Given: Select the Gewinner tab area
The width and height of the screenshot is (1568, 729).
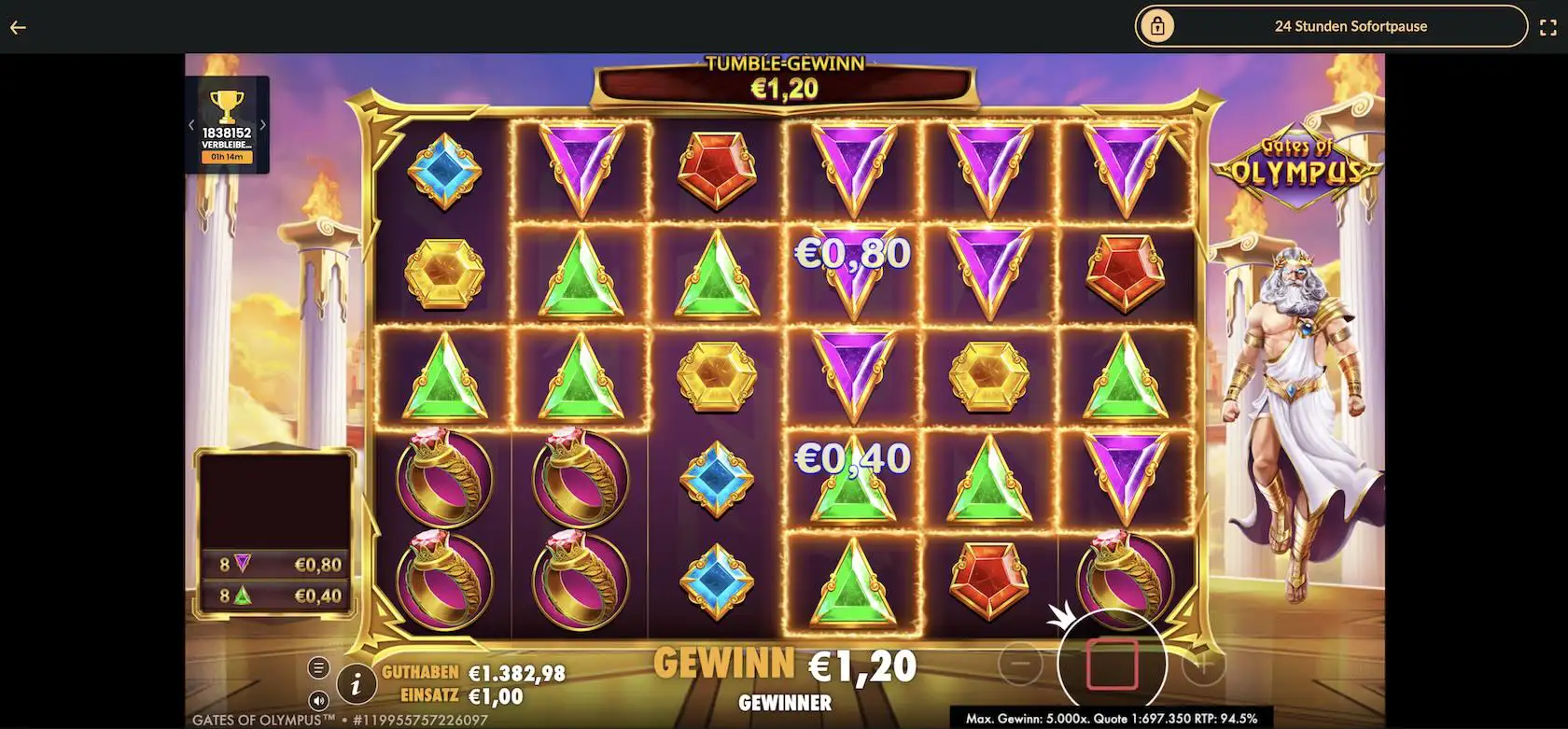Looking at the screenshot, I should (786, 704).
